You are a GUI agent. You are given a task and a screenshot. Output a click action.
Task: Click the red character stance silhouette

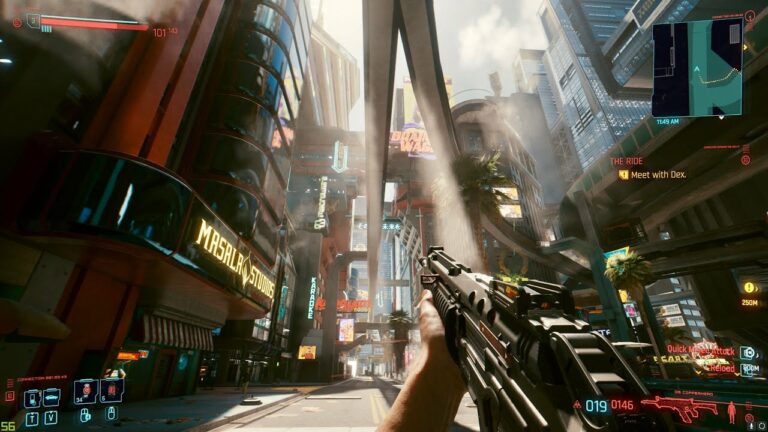pyautogui.click(x=731, y=410)
